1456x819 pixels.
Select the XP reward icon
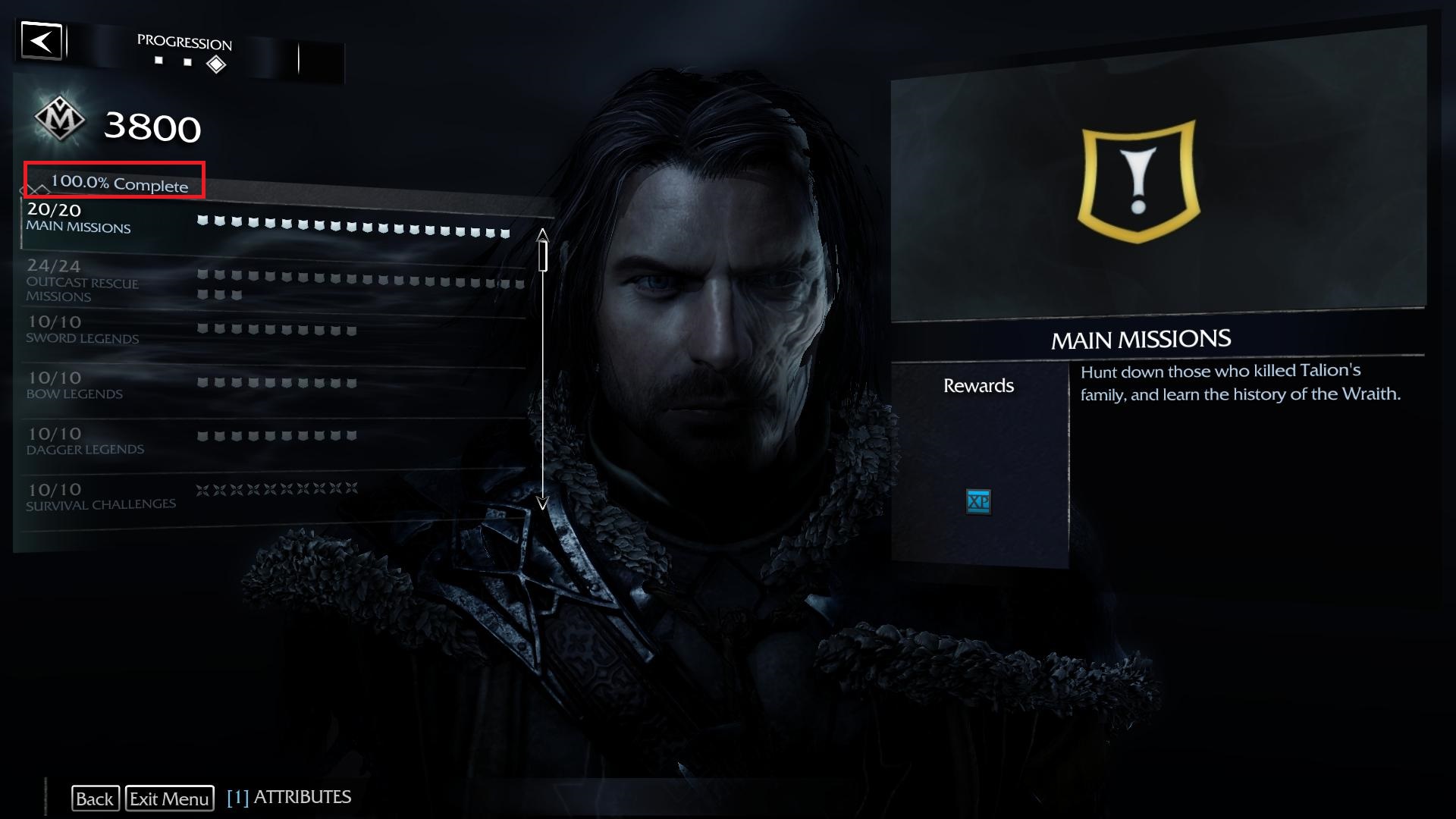[978, 501]
